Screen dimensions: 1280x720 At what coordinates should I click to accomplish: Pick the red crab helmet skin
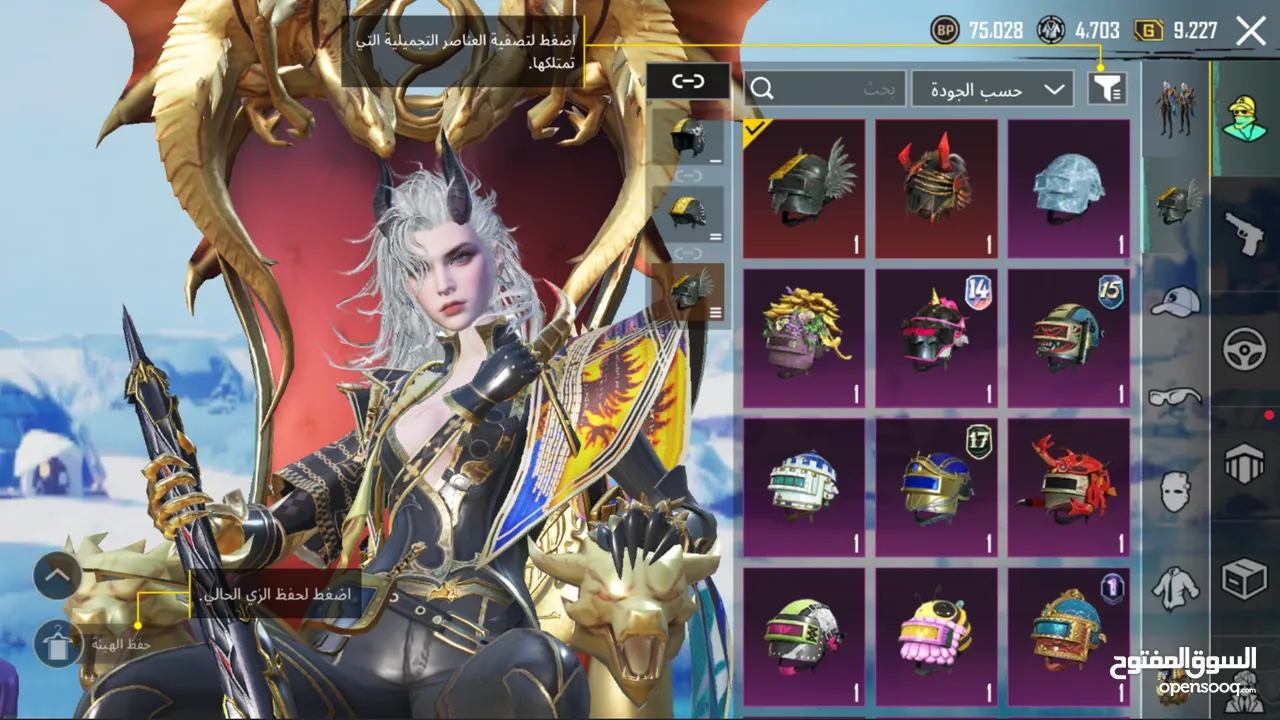click(x=1069, y=487)
